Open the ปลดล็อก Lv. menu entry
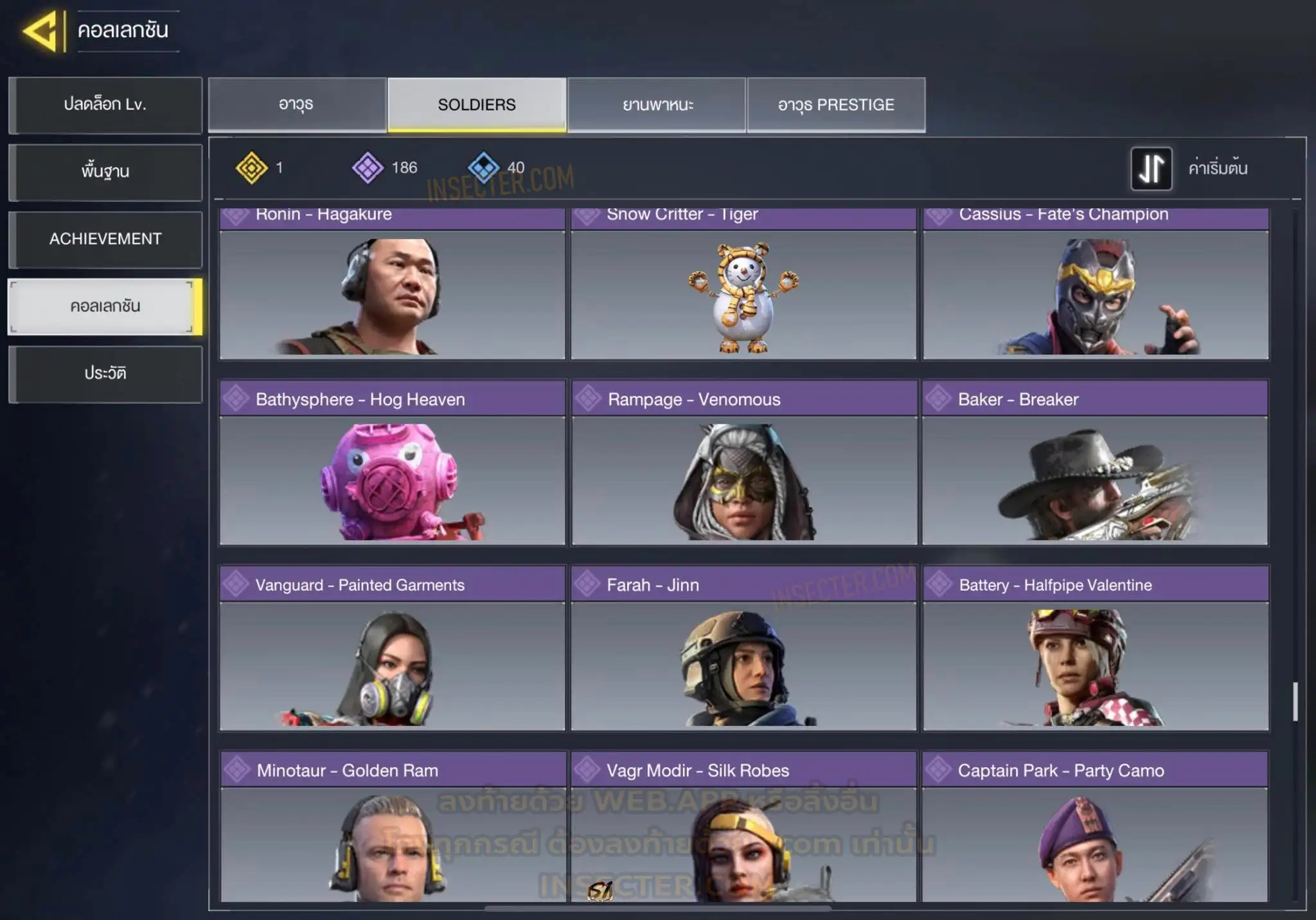Viewport: 1316px width, 920px height. 105,105
